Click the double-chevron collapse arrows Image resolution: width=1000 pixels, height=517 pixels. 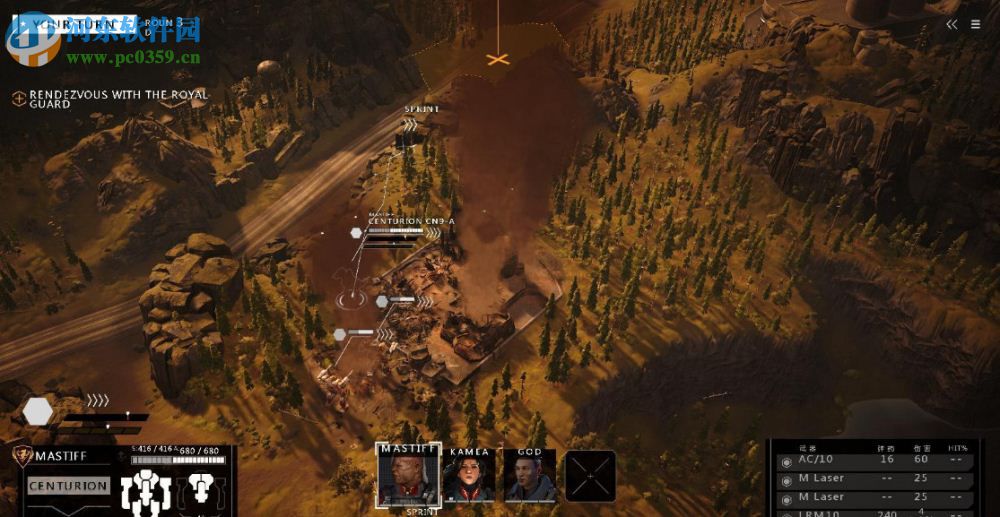952,25
